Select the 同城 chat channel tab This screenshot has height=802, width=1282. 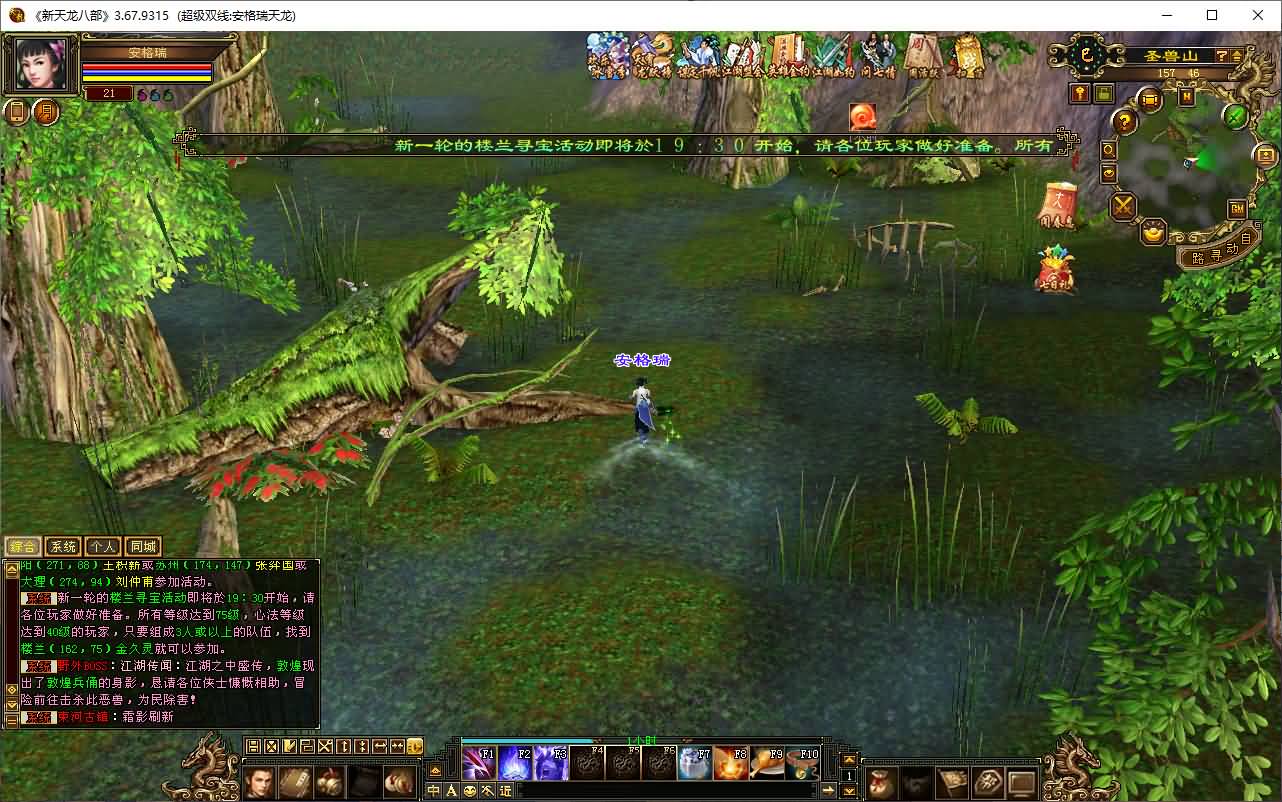point(143,547)
